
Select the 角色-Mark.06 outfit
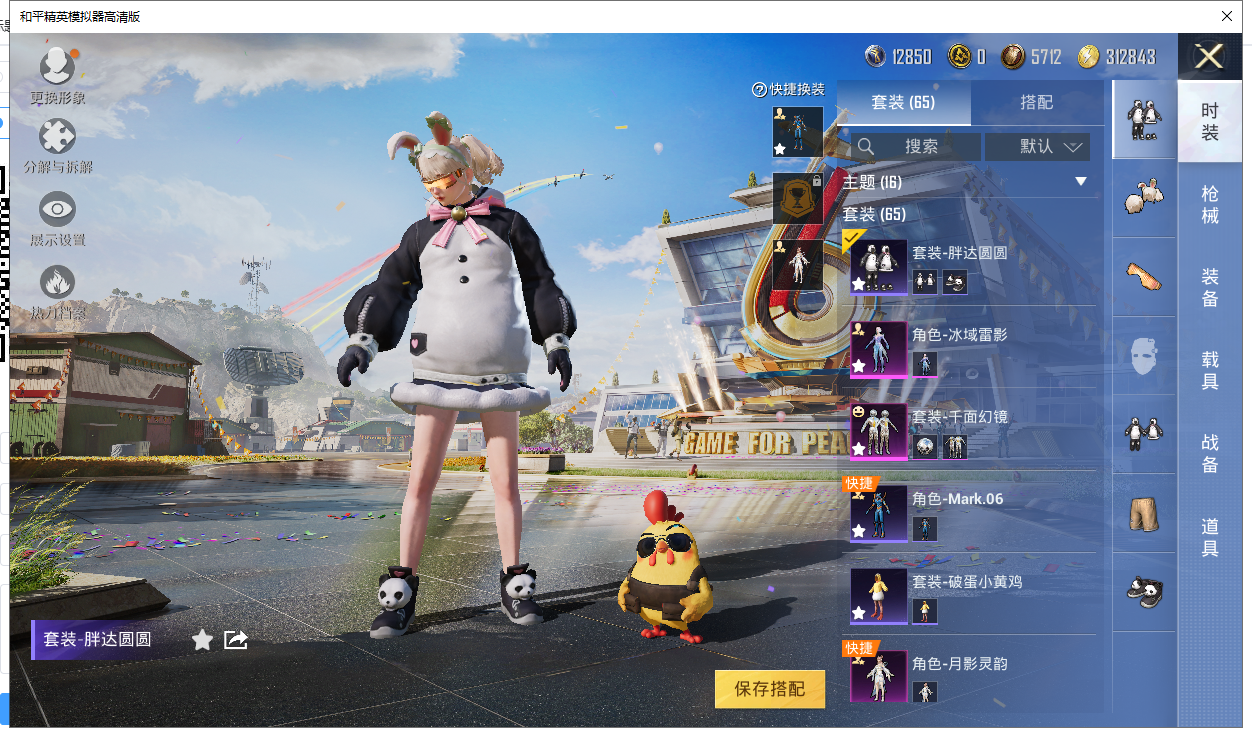(x=970, y=514)
